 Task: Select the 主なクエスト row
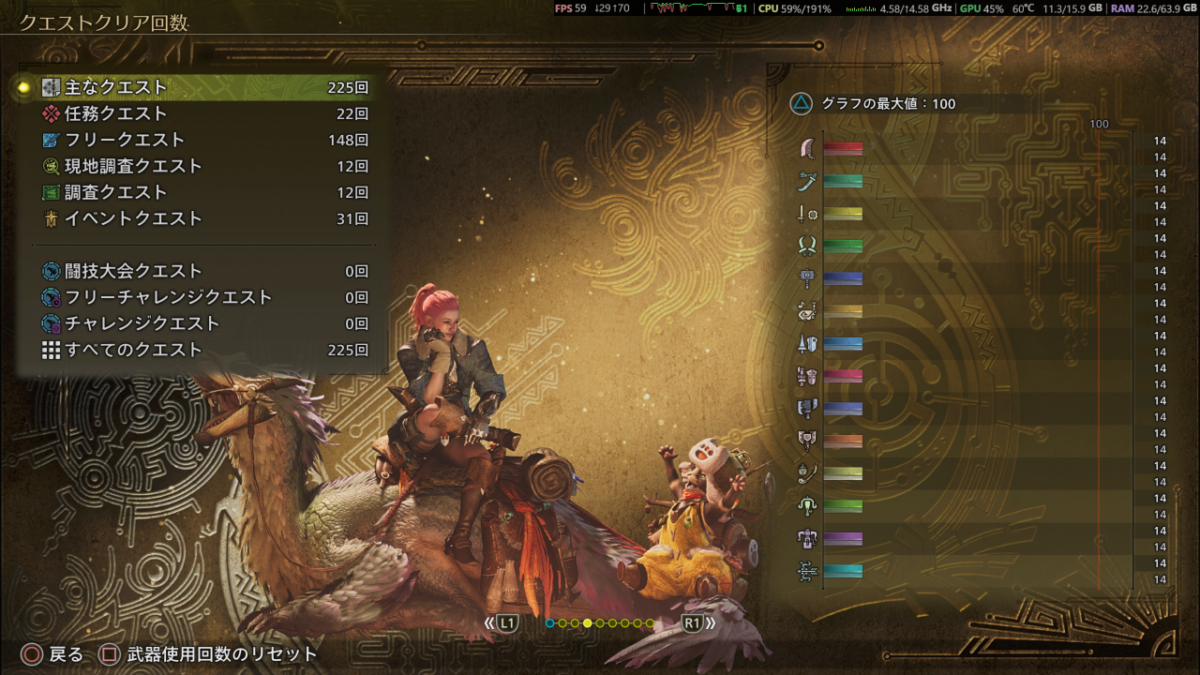click(200, 88)
